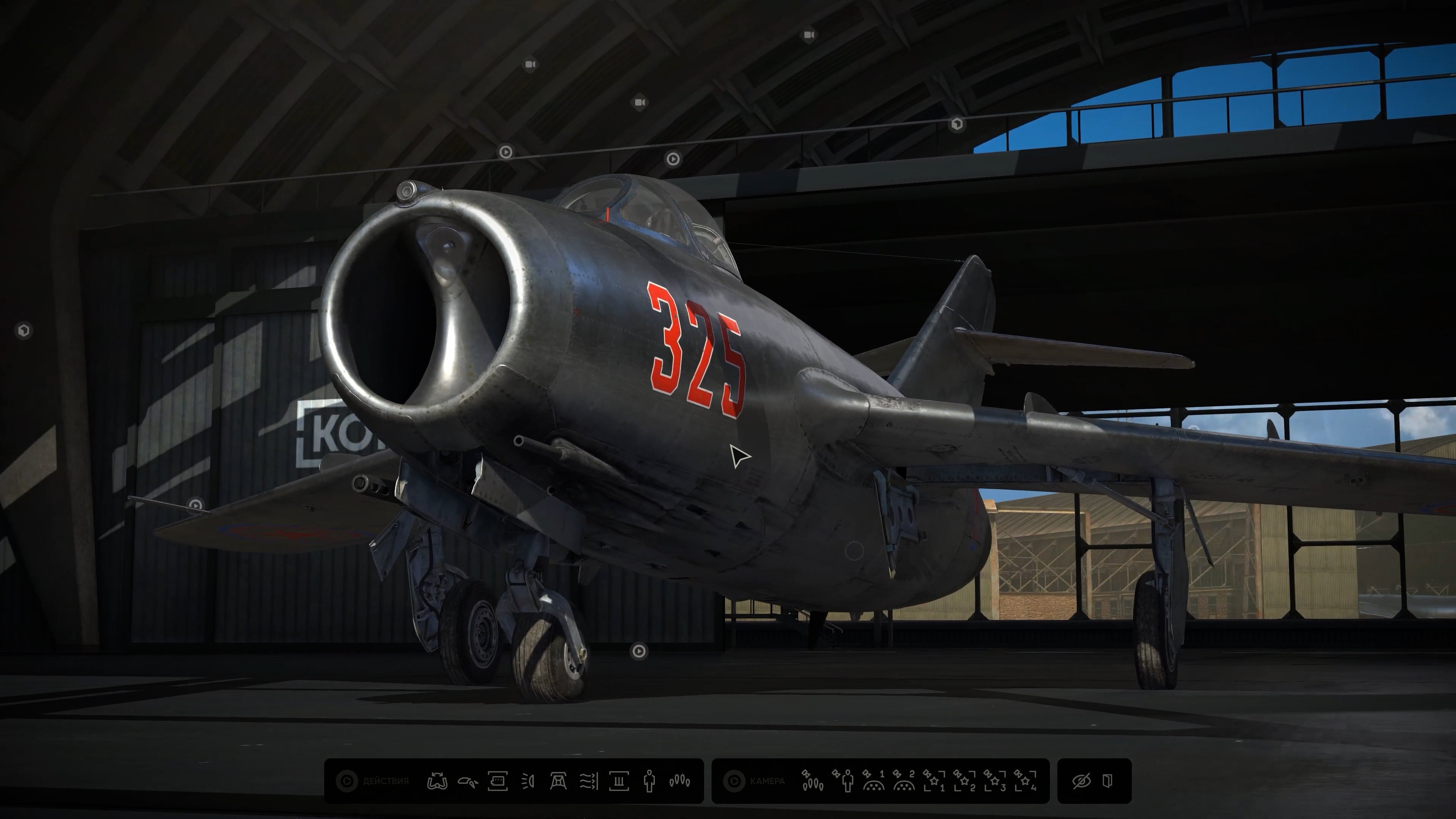Switch on the headlight action icon
Viewport: 1456px width, 819px height.
point(528,781)
